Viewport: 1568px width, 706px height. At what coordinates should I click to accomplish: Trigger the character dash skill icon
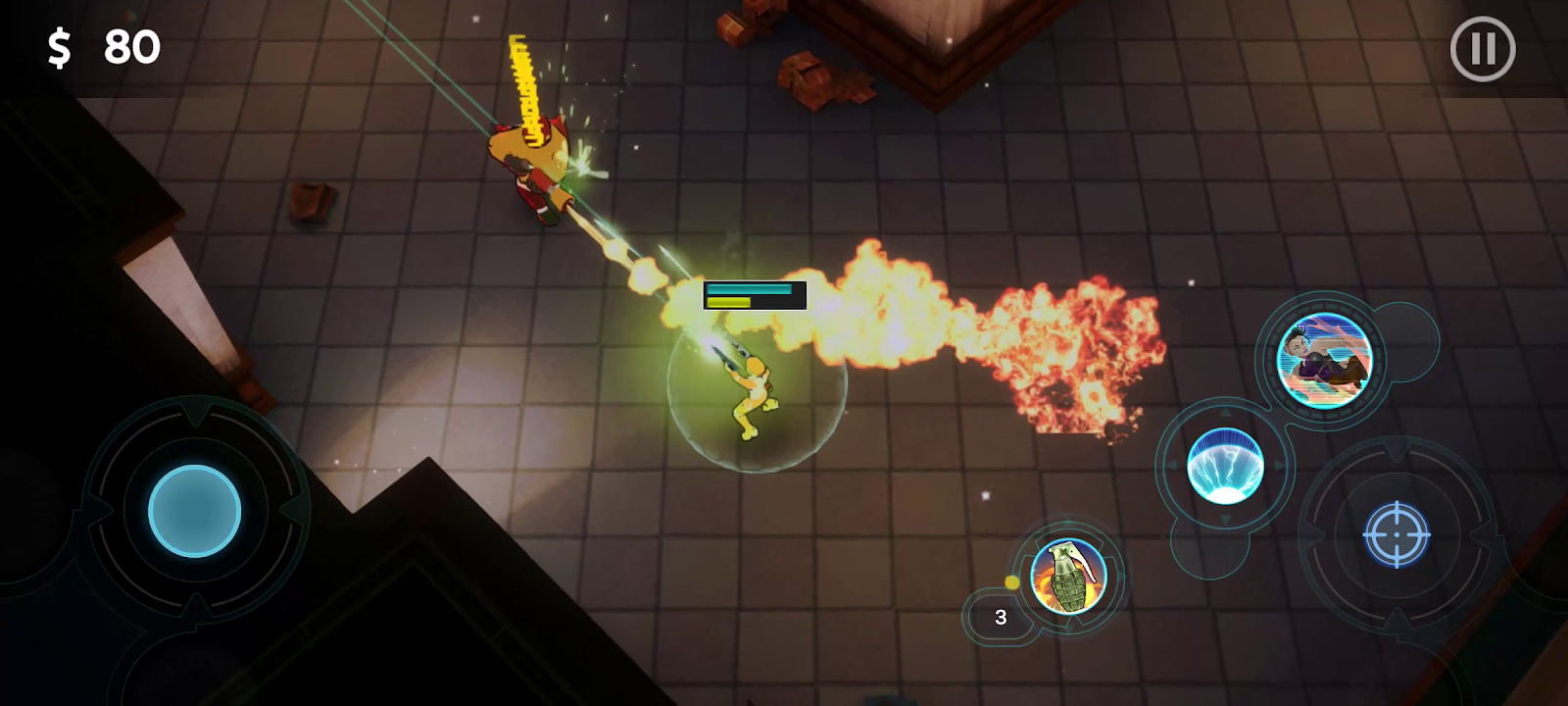point(1325,360)
